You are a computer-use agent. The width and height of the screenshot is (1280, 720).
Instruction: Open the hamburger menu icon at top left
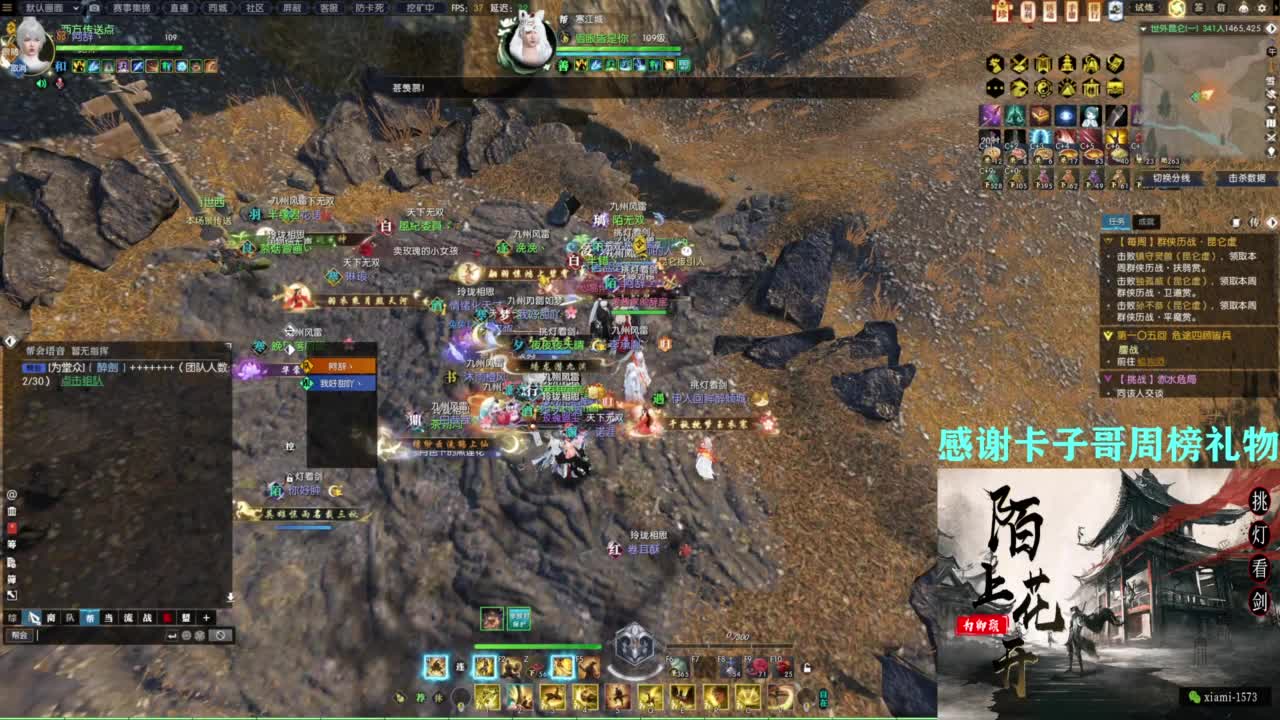10,8
